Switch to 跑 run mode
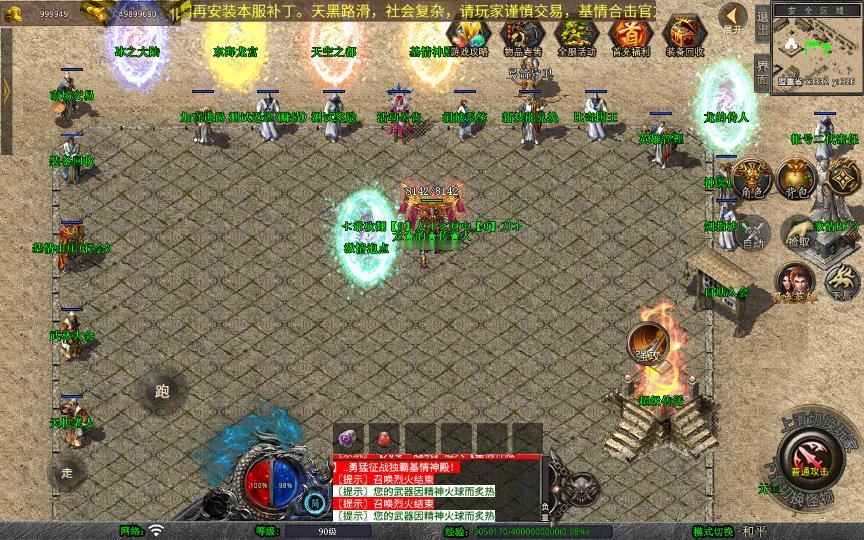The height and width of the screenshot is (540, 864). 161,391
